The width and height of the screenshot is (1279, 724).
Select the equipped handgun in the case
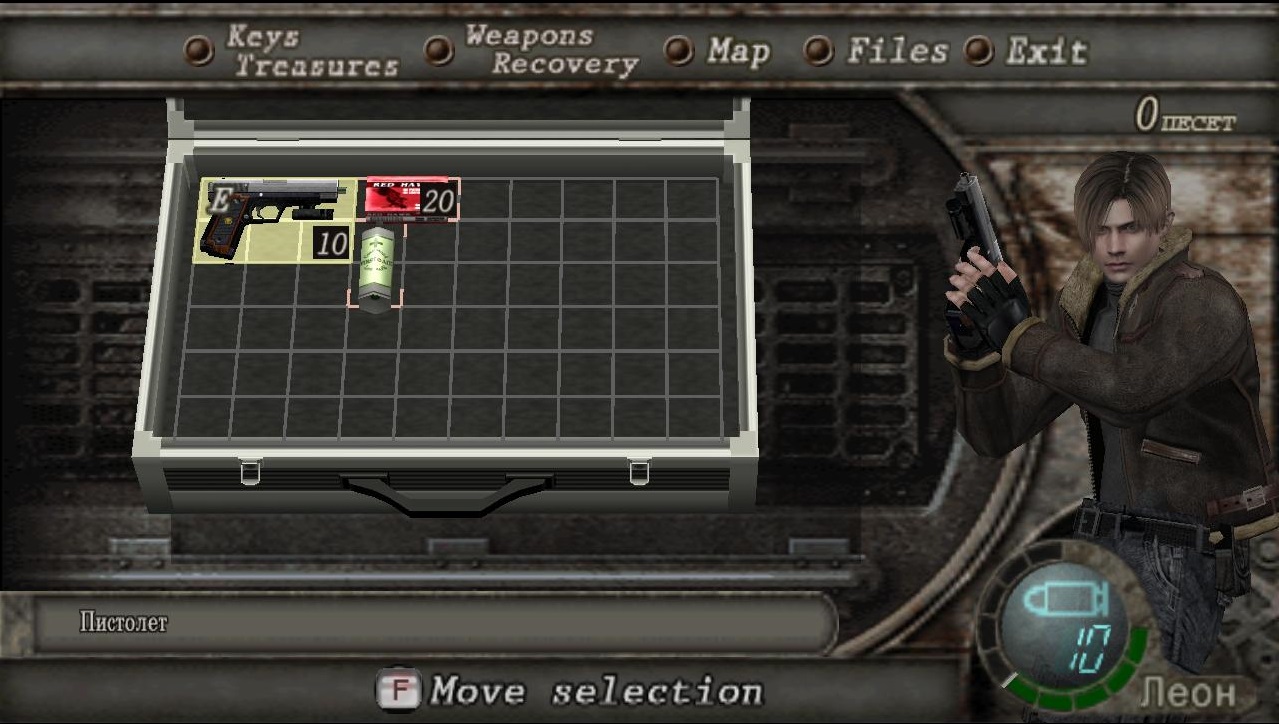pos(273,220)
